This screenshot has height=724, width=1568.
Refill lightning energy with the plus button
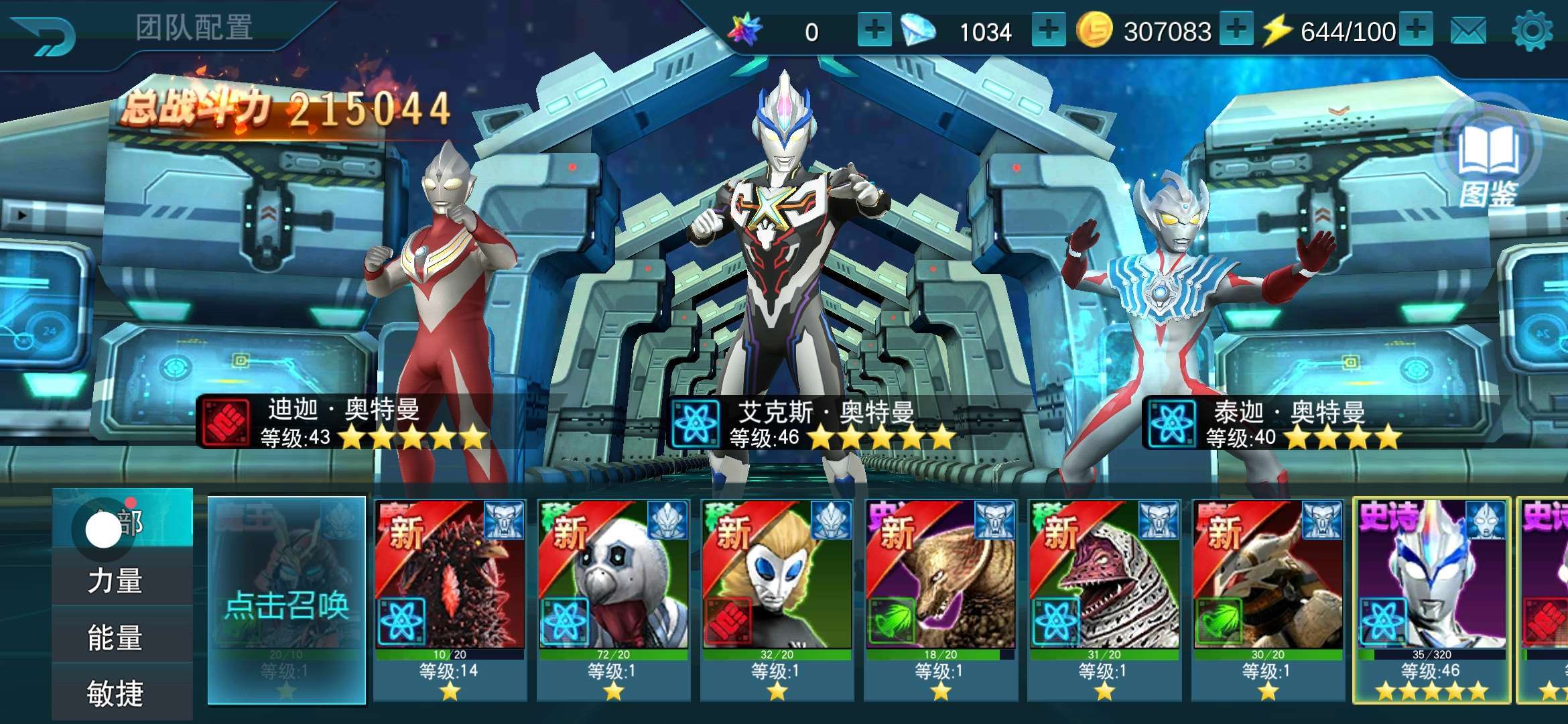(x=1416, y=30)
